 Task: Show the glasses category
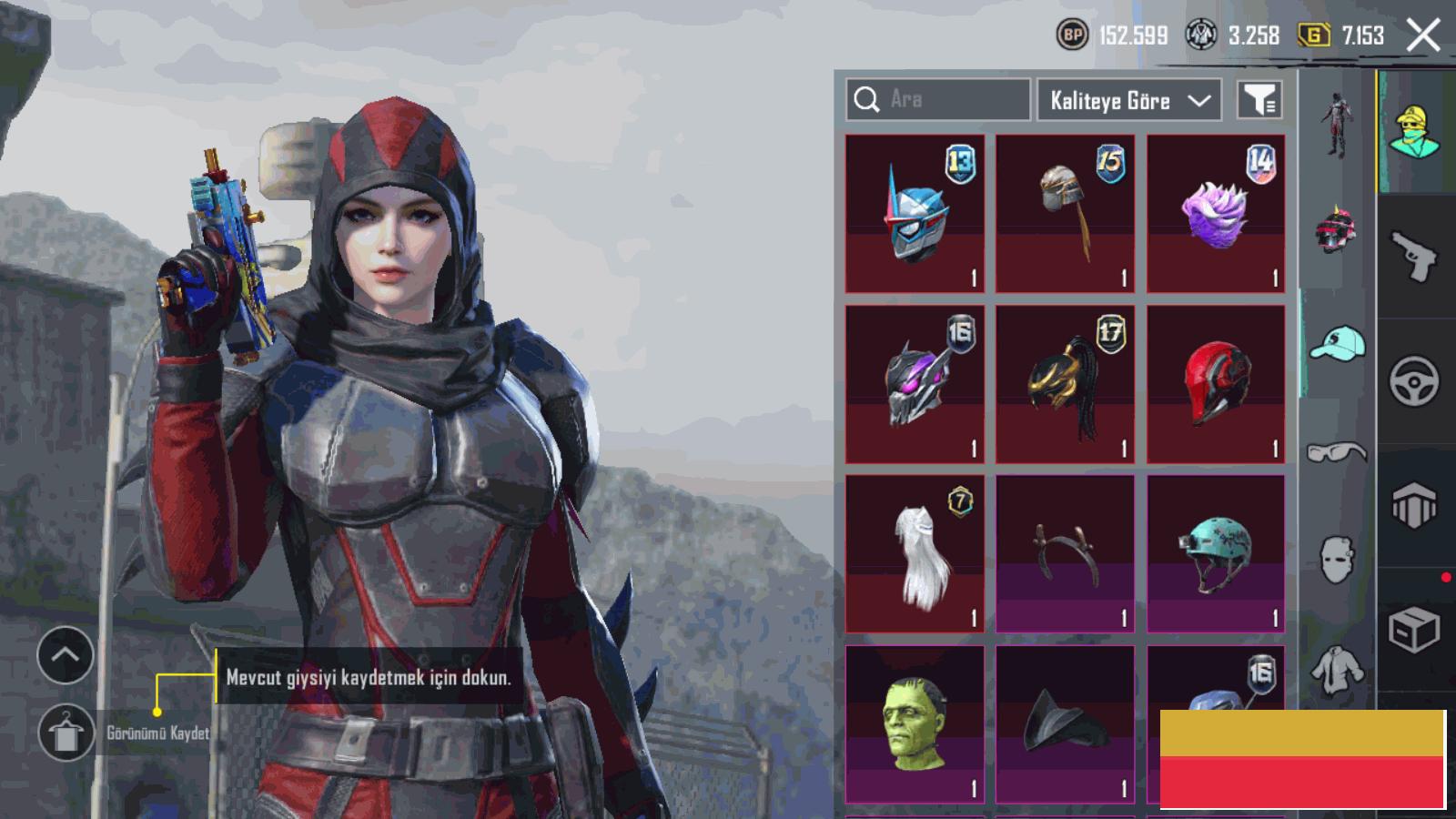click(x=1337, y=452)
